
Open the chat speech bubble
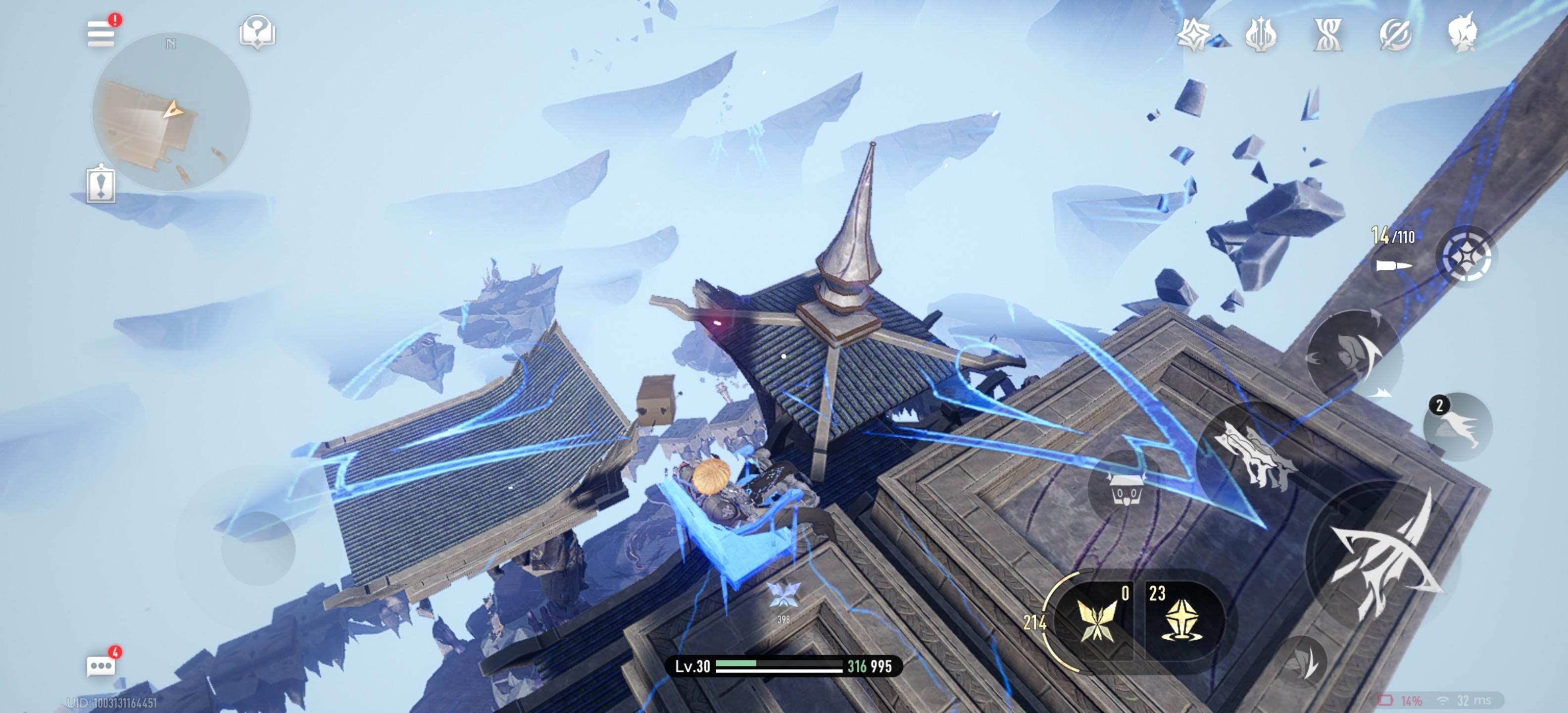click(101, 665)
